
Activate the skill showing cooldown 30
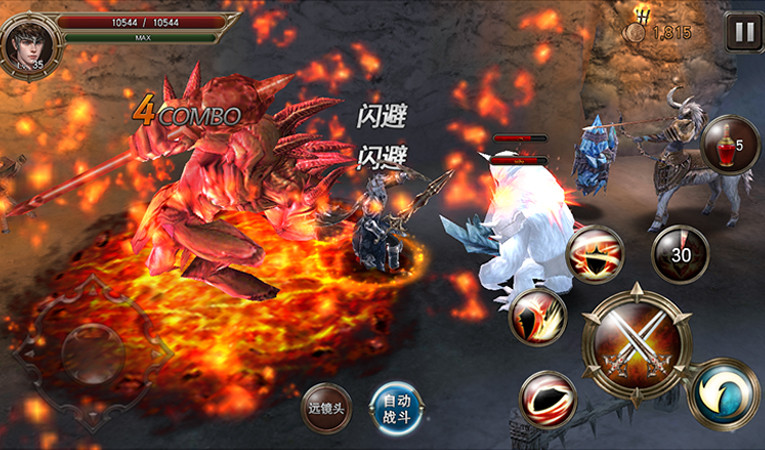680,254
